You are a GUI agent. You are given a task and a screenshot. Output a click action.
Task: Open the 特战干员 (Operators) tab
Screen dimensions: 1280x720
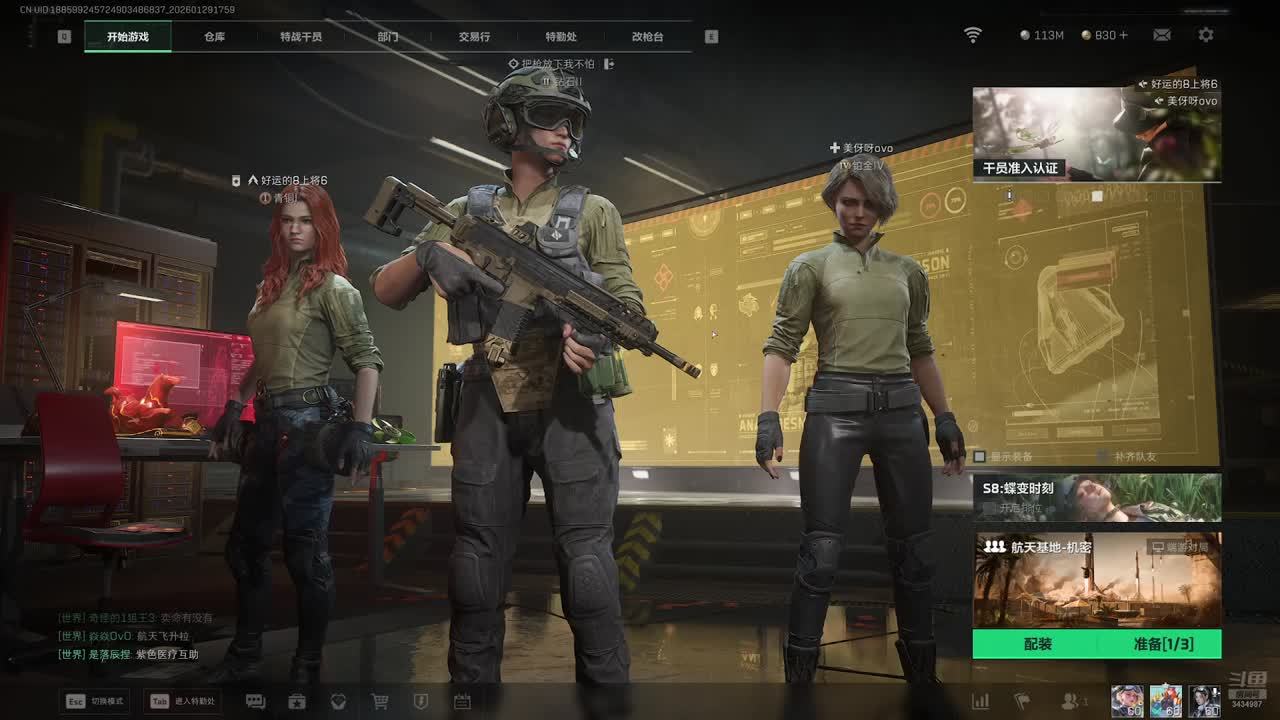(301, 37)
